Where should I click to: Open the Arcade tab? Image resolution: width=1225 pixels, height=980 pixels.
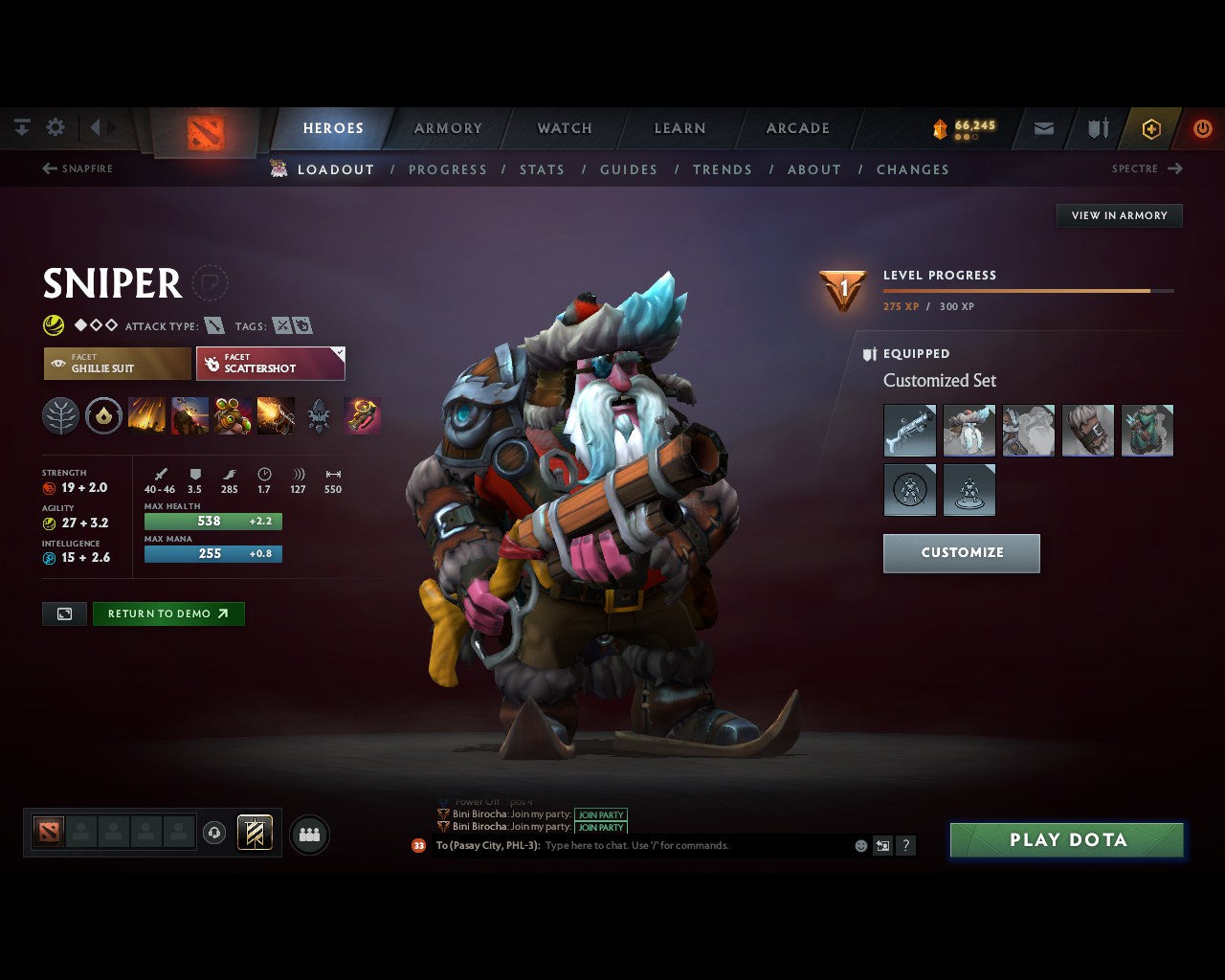(797, 128)
